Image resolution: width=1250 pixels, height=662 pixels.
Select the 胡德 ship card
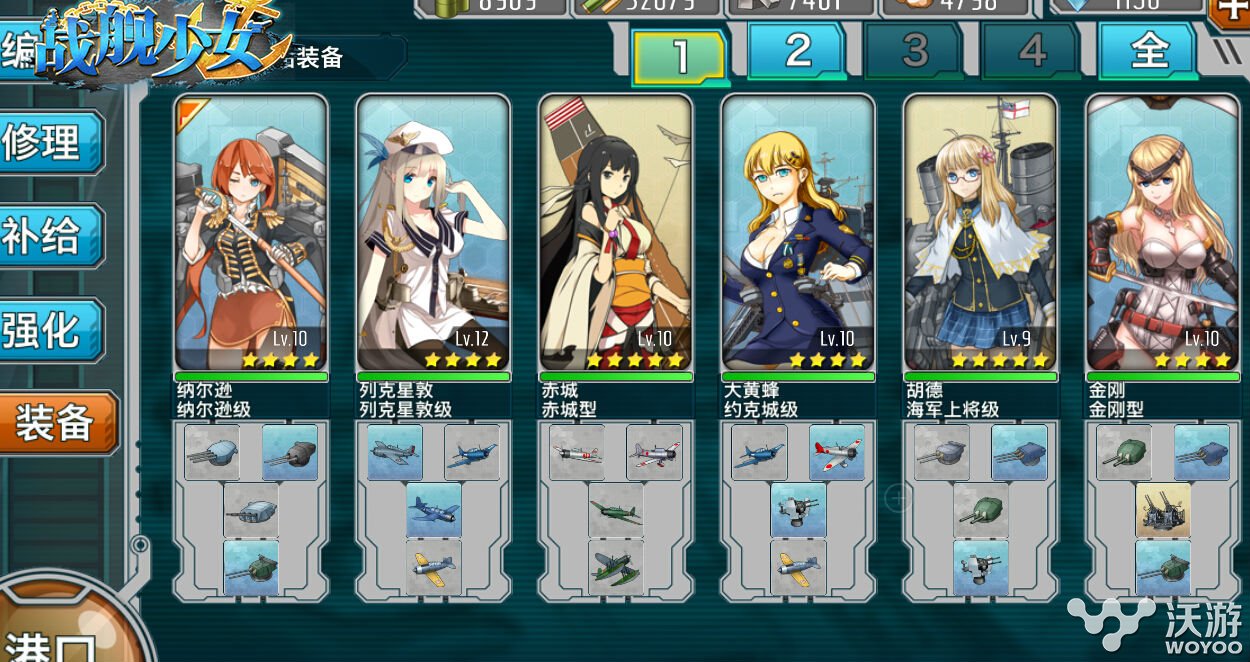(x=980, y=233)
